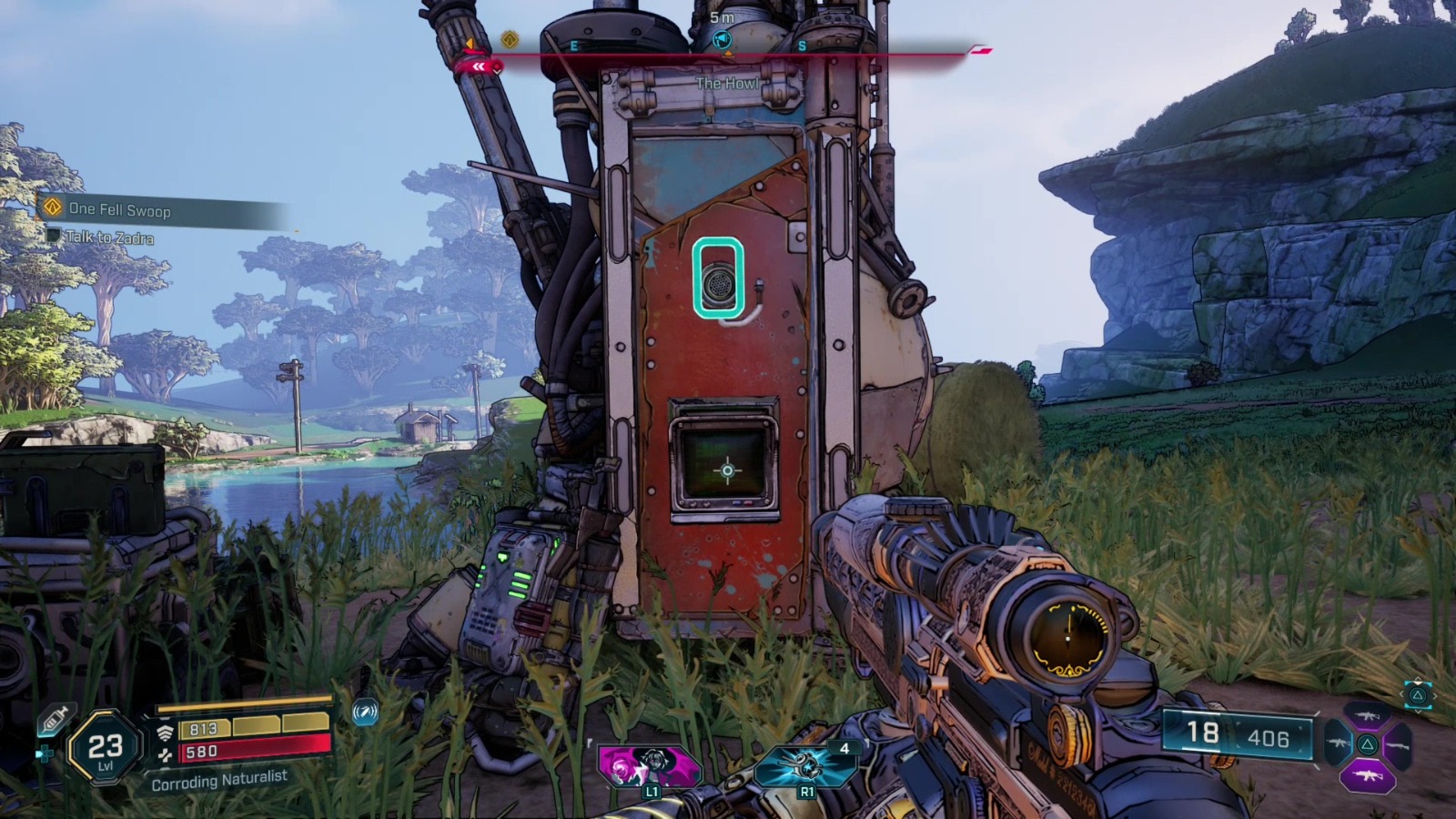Click the down arrow under the triangle swap indicator
The image size is (1456, 819).
(1418, 712)
